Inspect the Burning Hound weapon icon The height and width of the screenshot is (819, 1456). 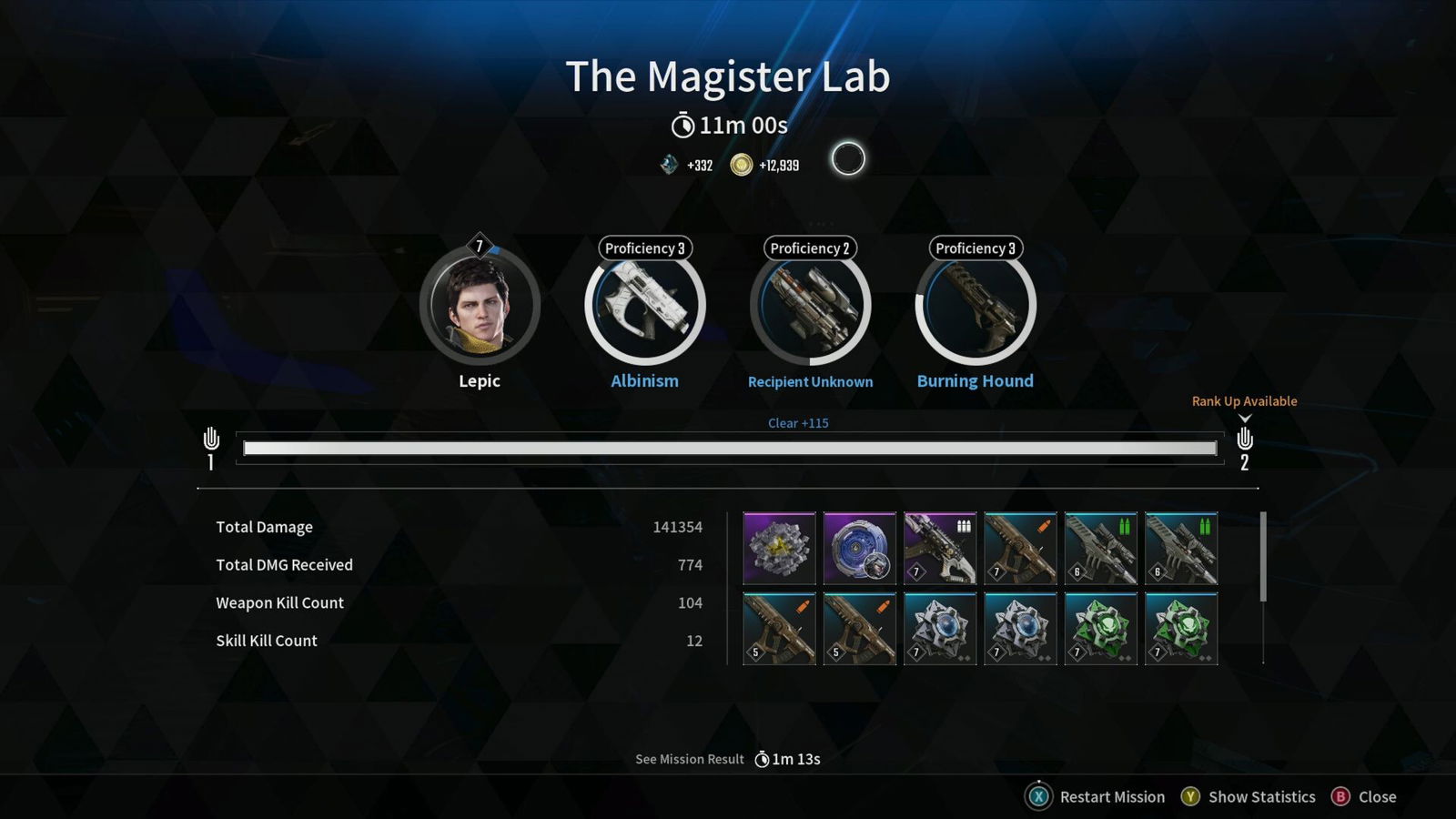click(975, 306)
